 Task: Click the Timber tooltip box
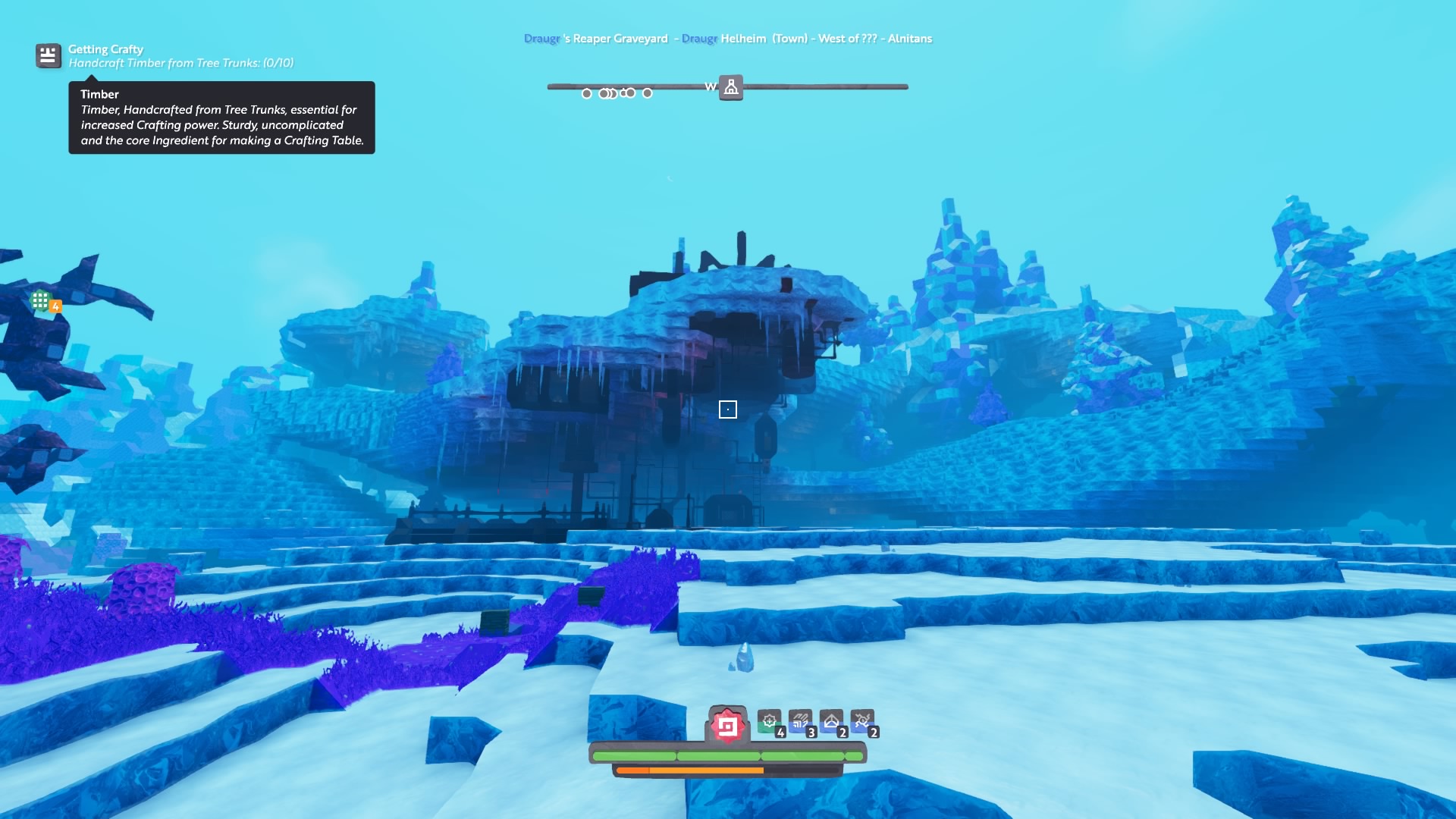click(221, 118)
